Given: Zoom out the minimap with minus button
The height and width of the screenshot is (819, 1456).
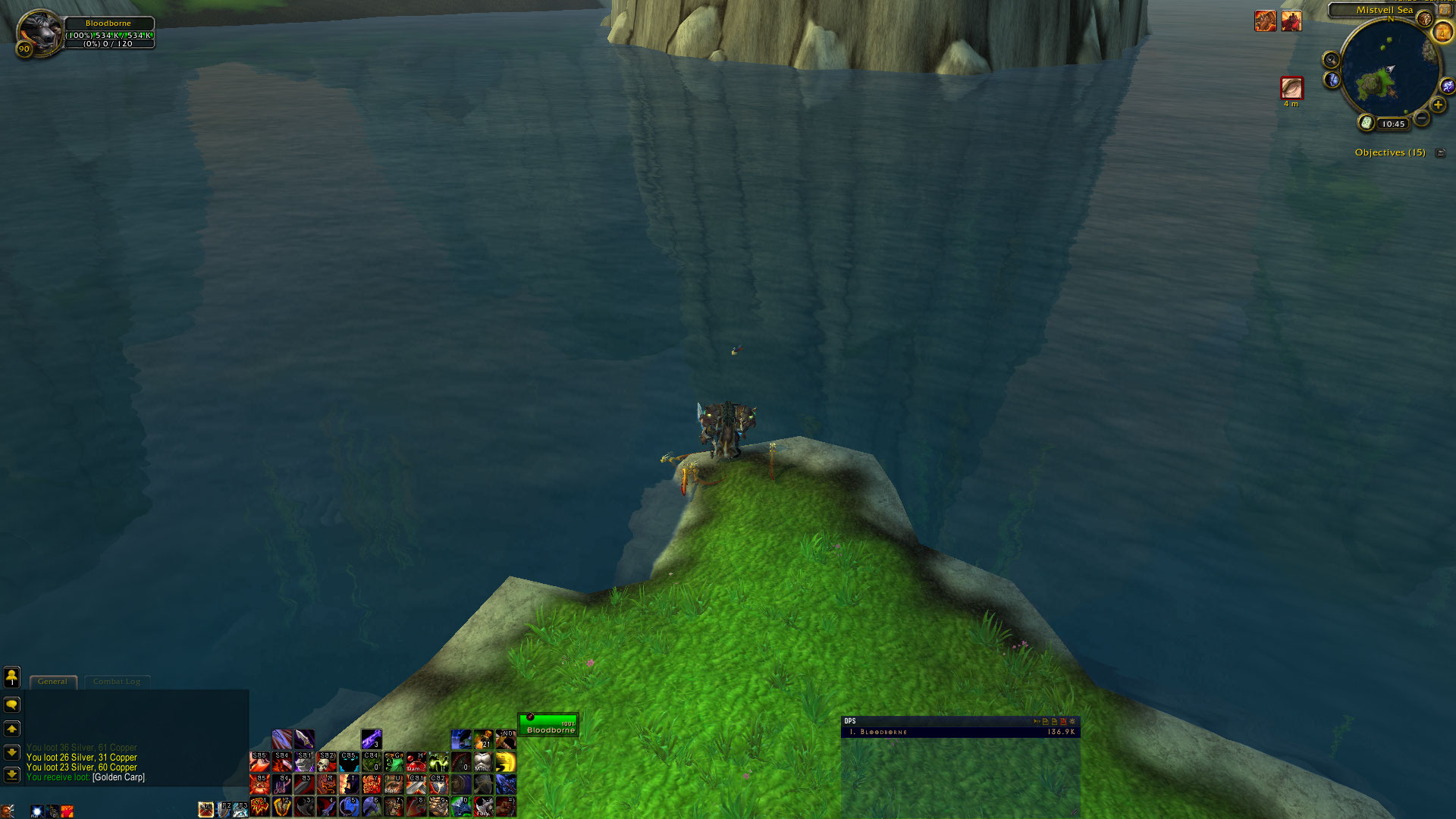Looking at the screenshot, I should point(1421,118).
